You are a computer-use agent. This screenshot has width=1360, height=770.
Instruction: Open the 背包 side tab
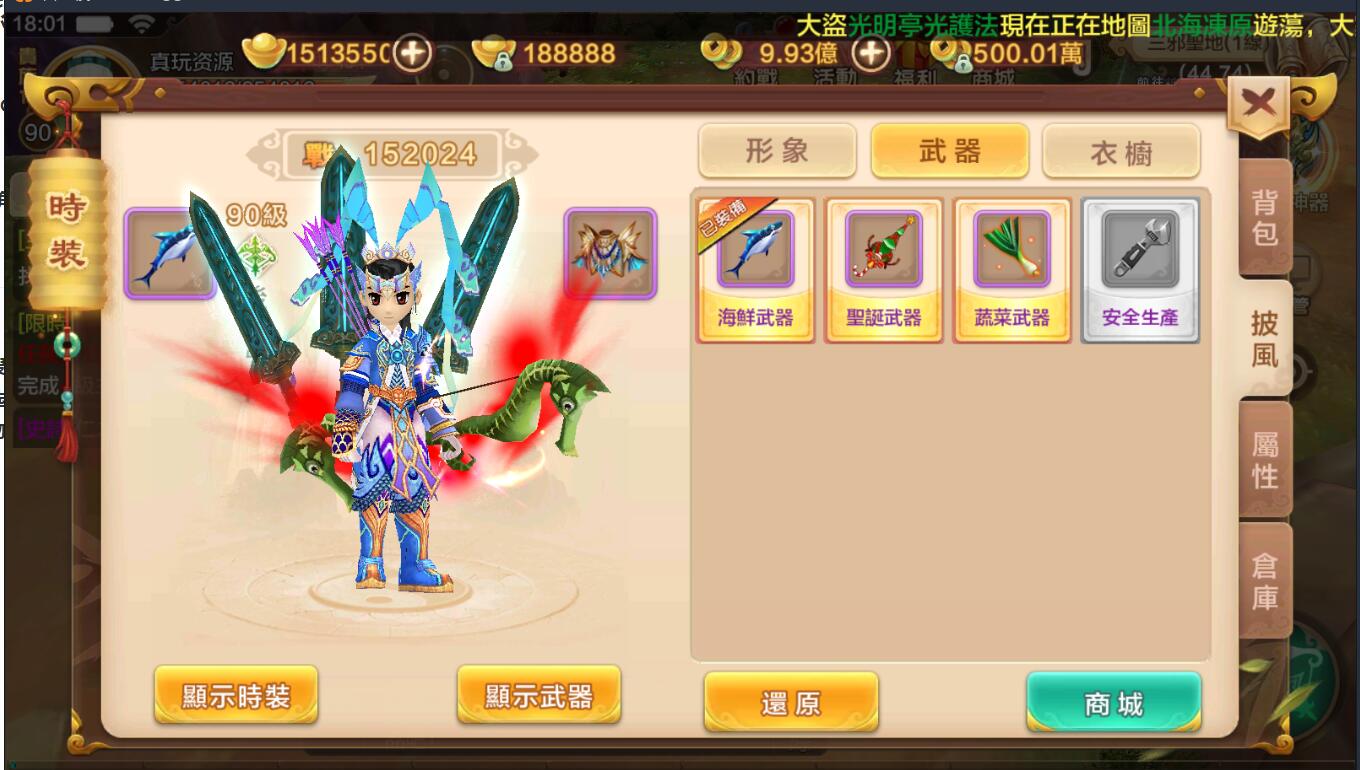coord(1265,218)
